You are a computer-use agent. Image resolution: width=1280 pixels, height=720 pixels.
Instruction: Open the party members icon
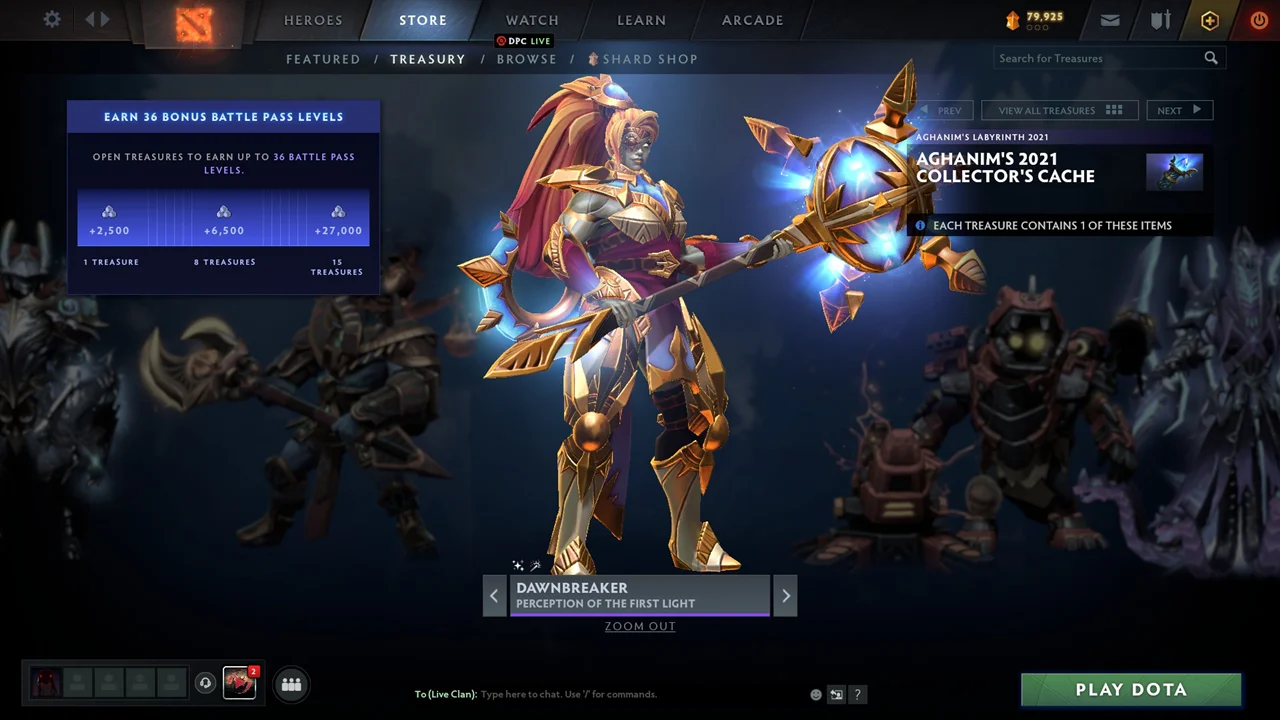click(x=291, y=684)
